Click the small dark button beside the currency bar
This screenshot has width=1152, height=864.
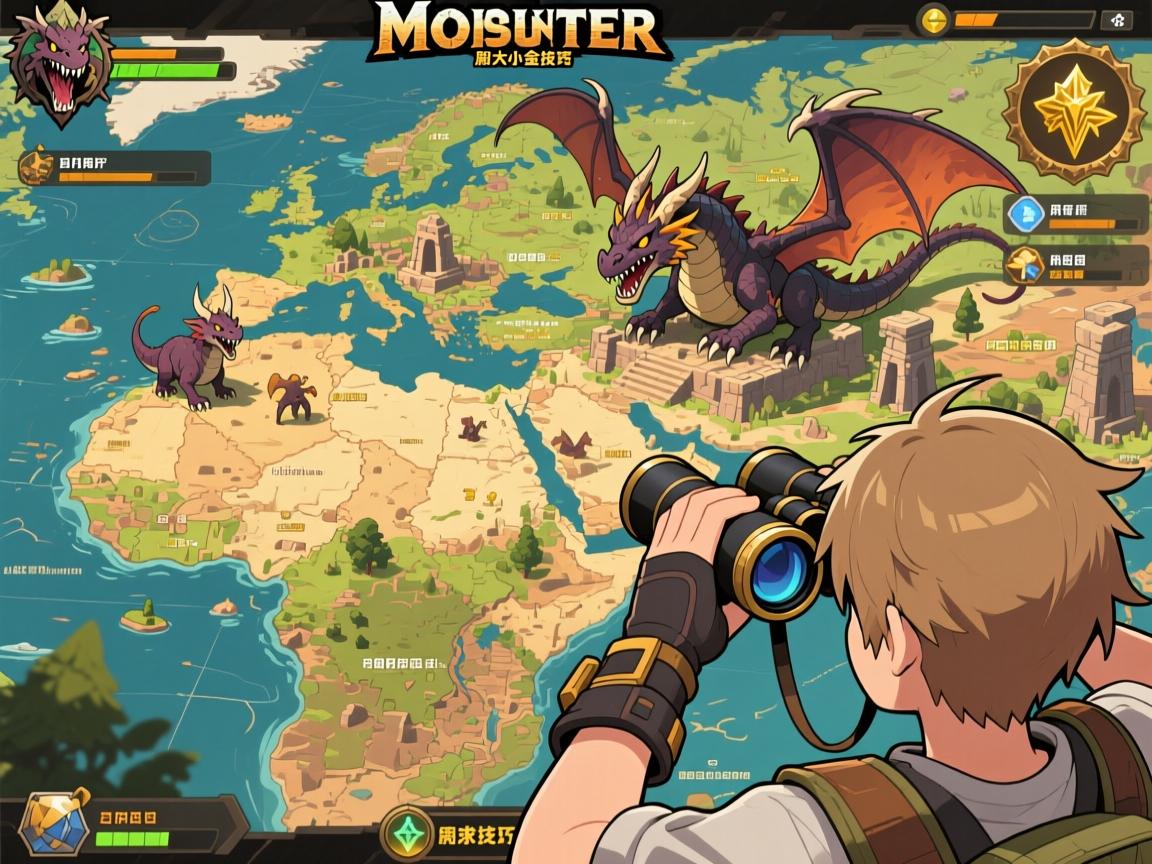click(1116, 19)
